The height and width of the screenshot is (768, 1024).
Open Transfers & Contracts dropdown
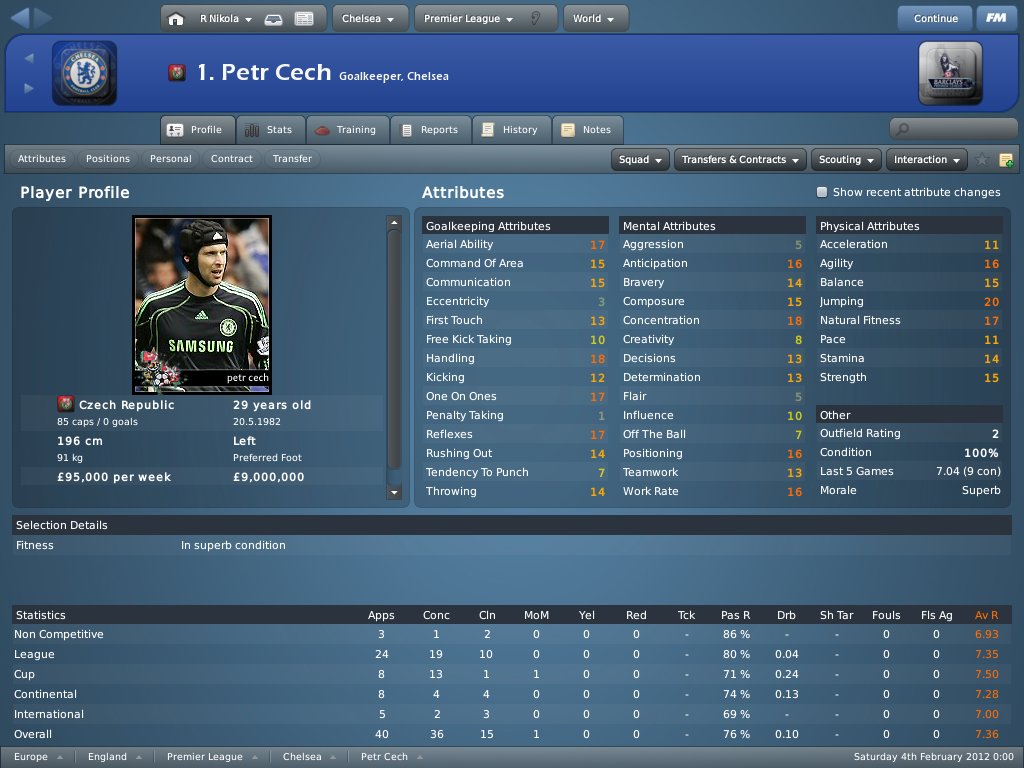point(741,160)
